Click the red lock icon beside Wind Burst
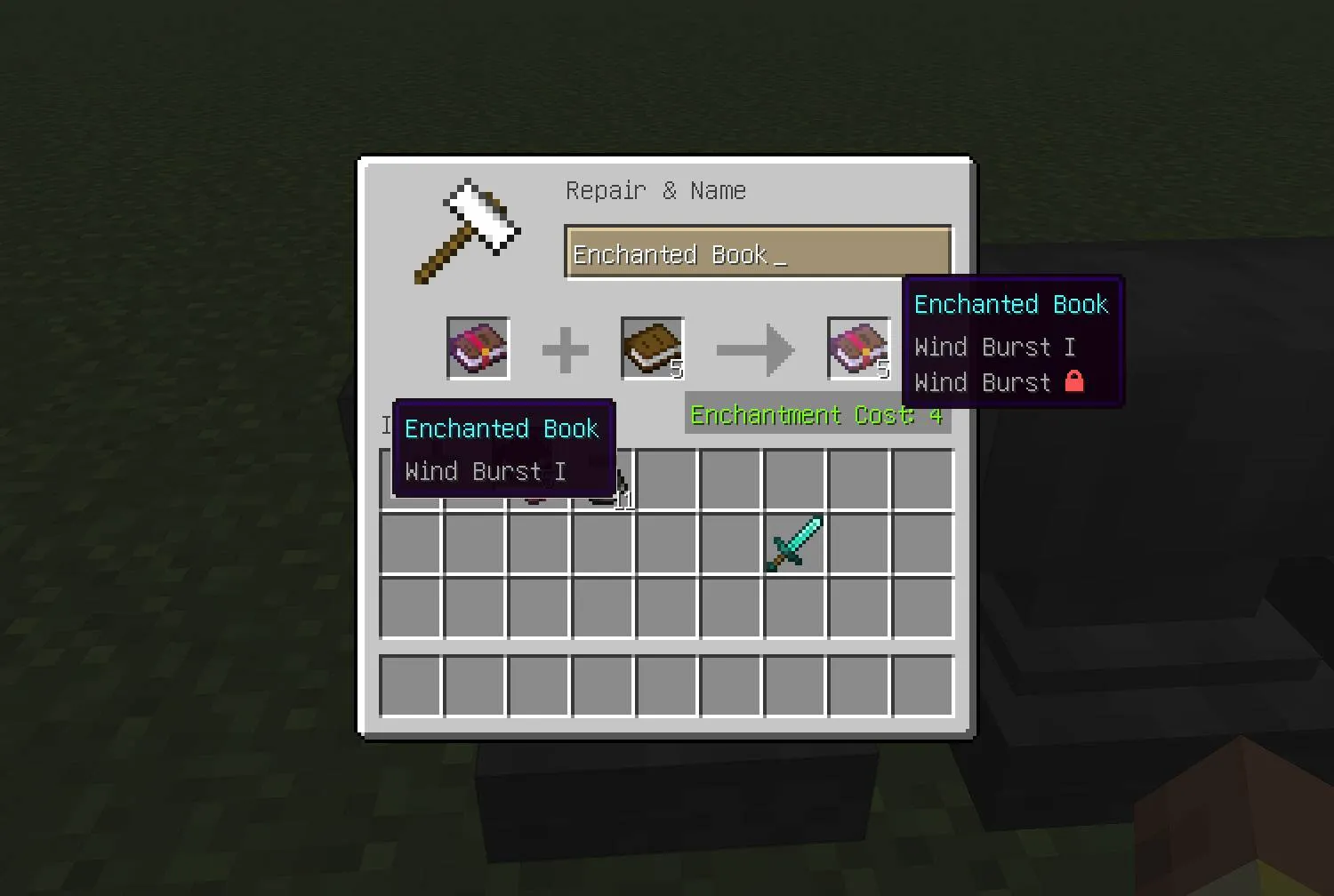The image size is (1334, 896). click(x=1075, y=381)
